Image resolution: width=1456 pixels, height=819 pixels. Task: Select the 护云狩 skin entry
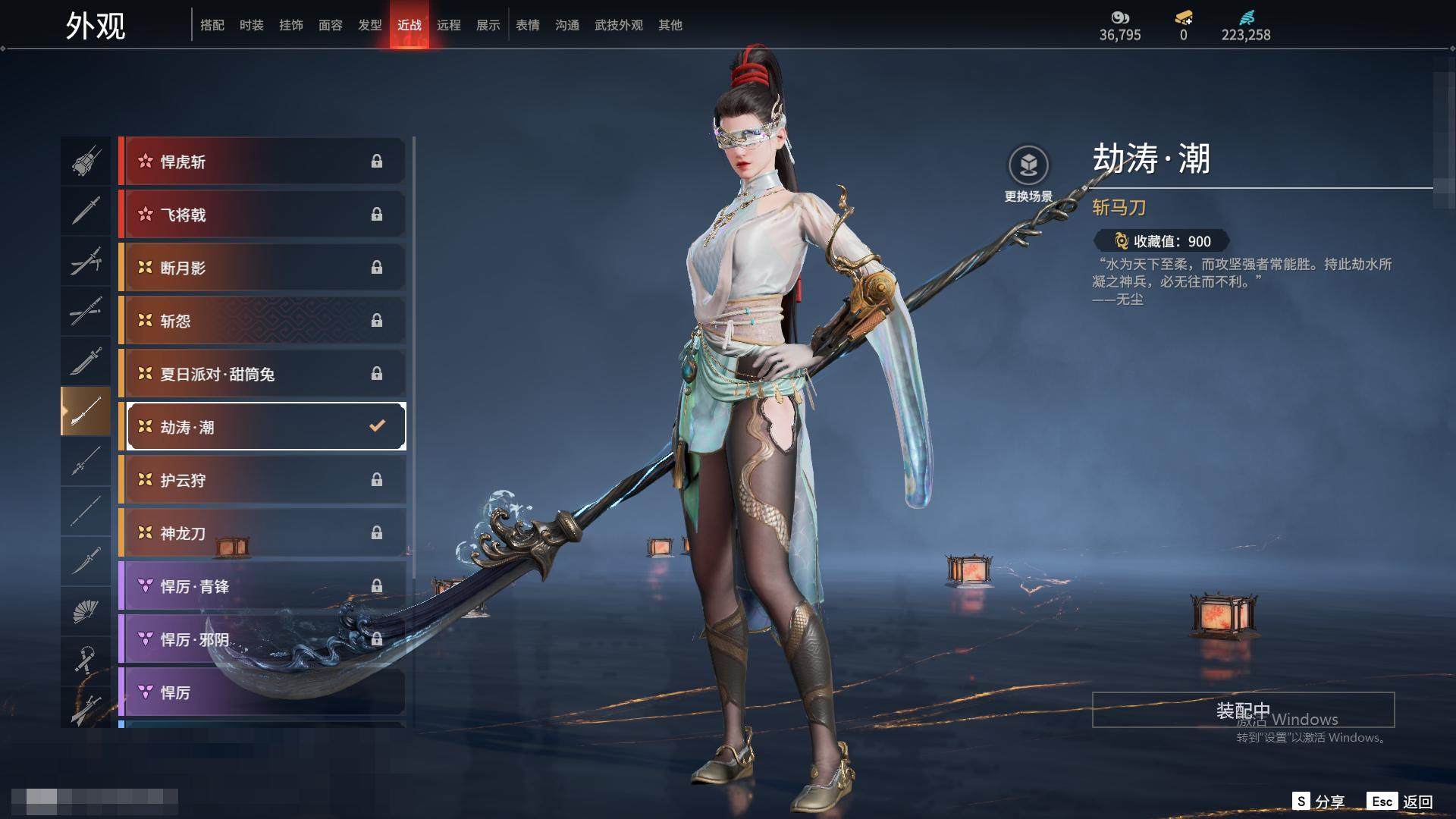[262, 480]
